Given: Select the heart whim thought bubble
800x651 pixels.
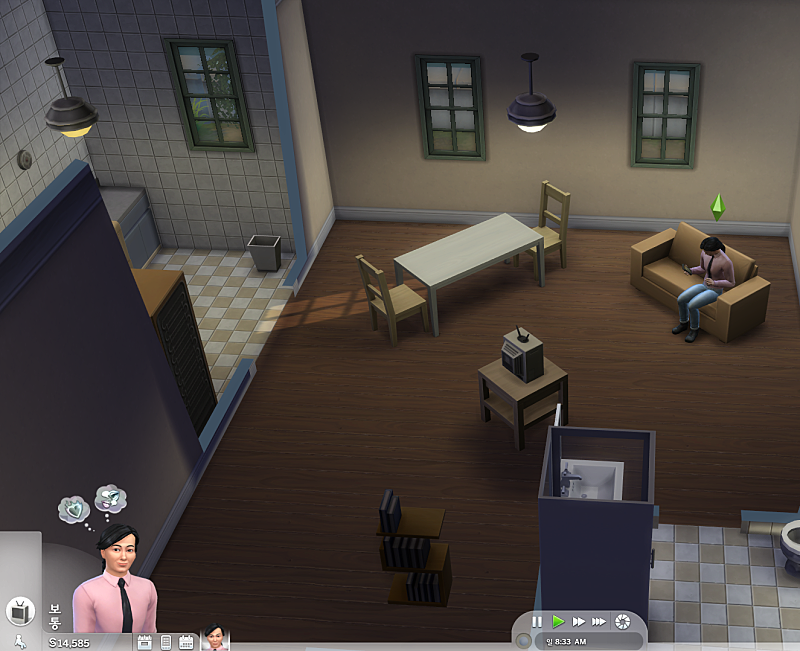Looking at the screenshot, I should [73, 510].
